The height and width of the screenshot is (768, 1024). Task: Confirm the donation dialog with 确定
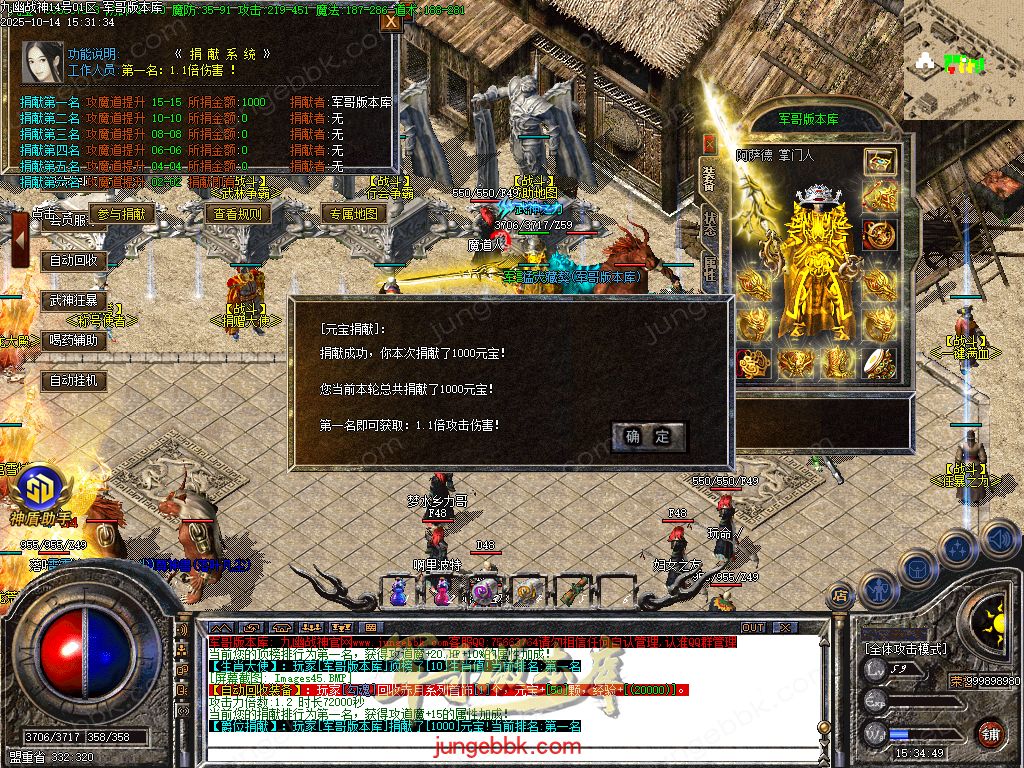(x=648, y=436)
